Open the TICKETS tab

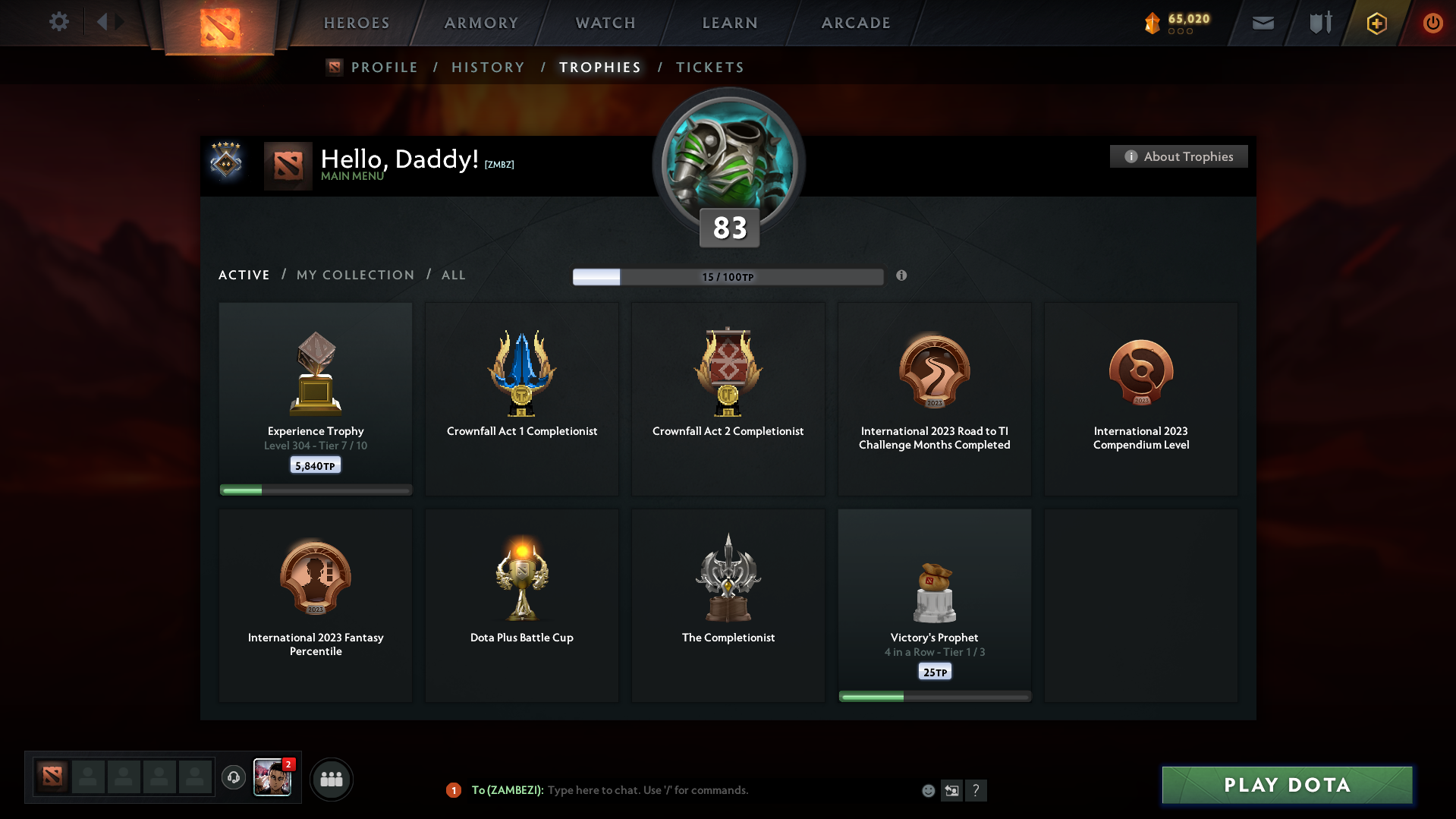(x=709, y=67)
